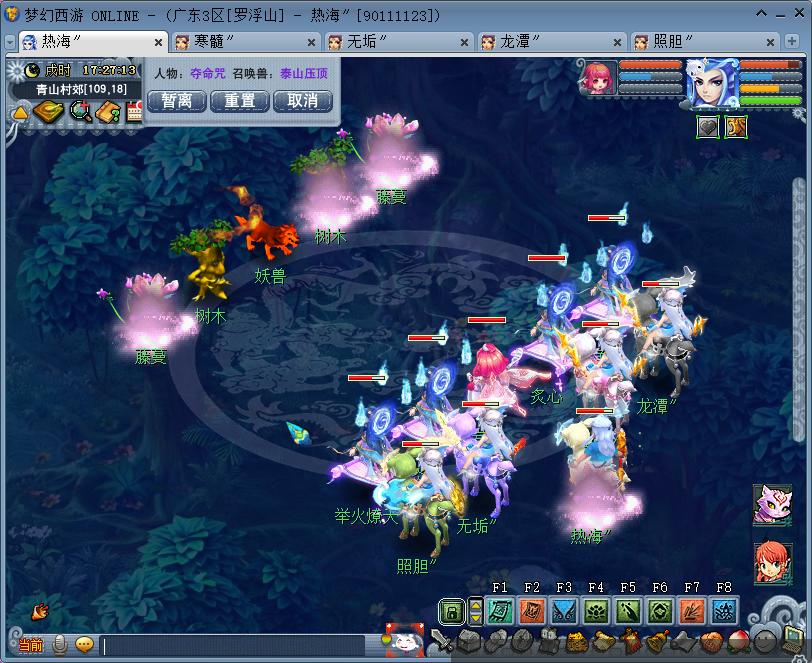Open the world map magnifier icon
The height and width of the screenshot is (663, 812).
(x=79, y=112)
